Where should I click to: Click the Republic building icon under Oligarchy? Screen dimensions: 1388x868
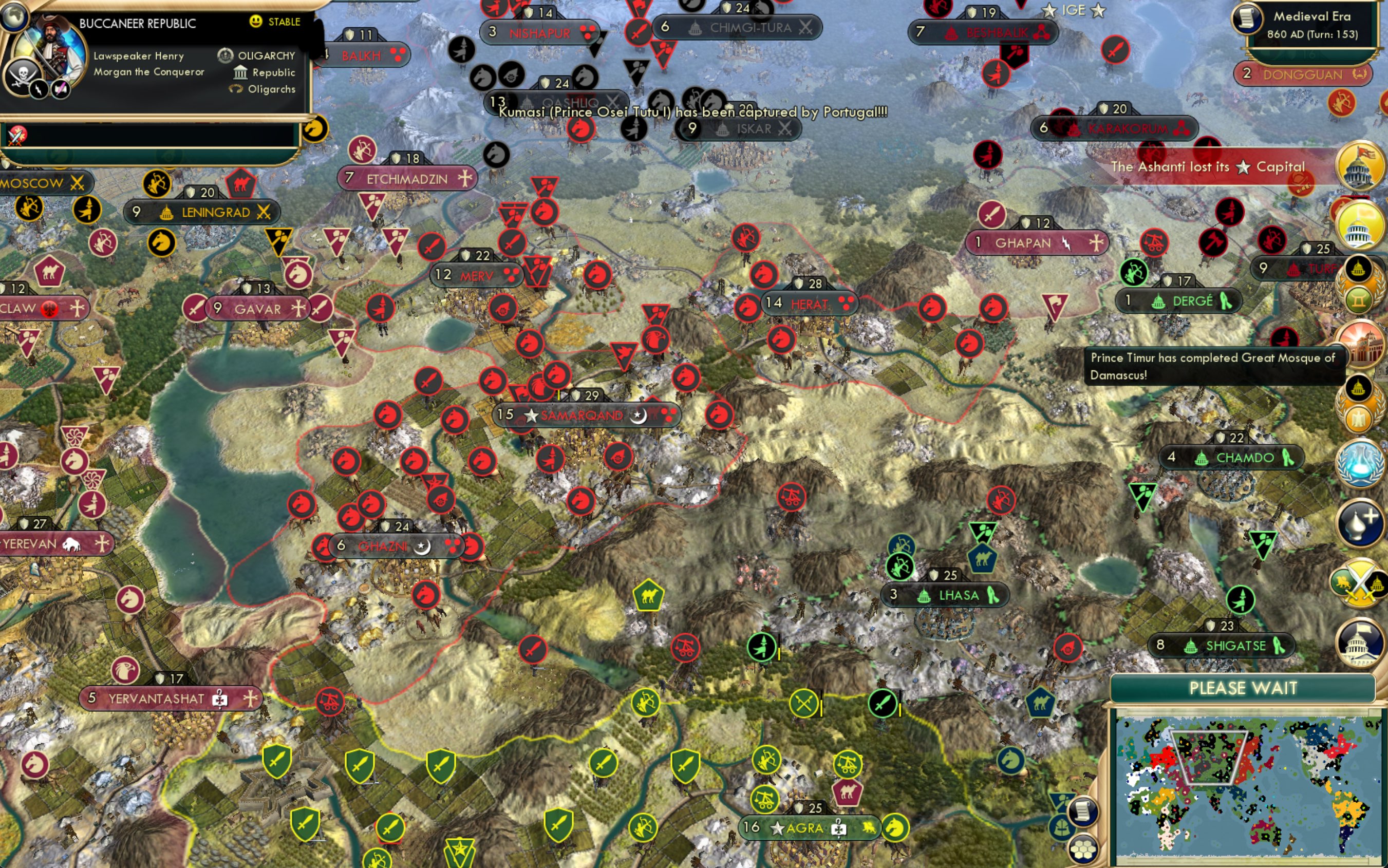[x=241, y=73]
